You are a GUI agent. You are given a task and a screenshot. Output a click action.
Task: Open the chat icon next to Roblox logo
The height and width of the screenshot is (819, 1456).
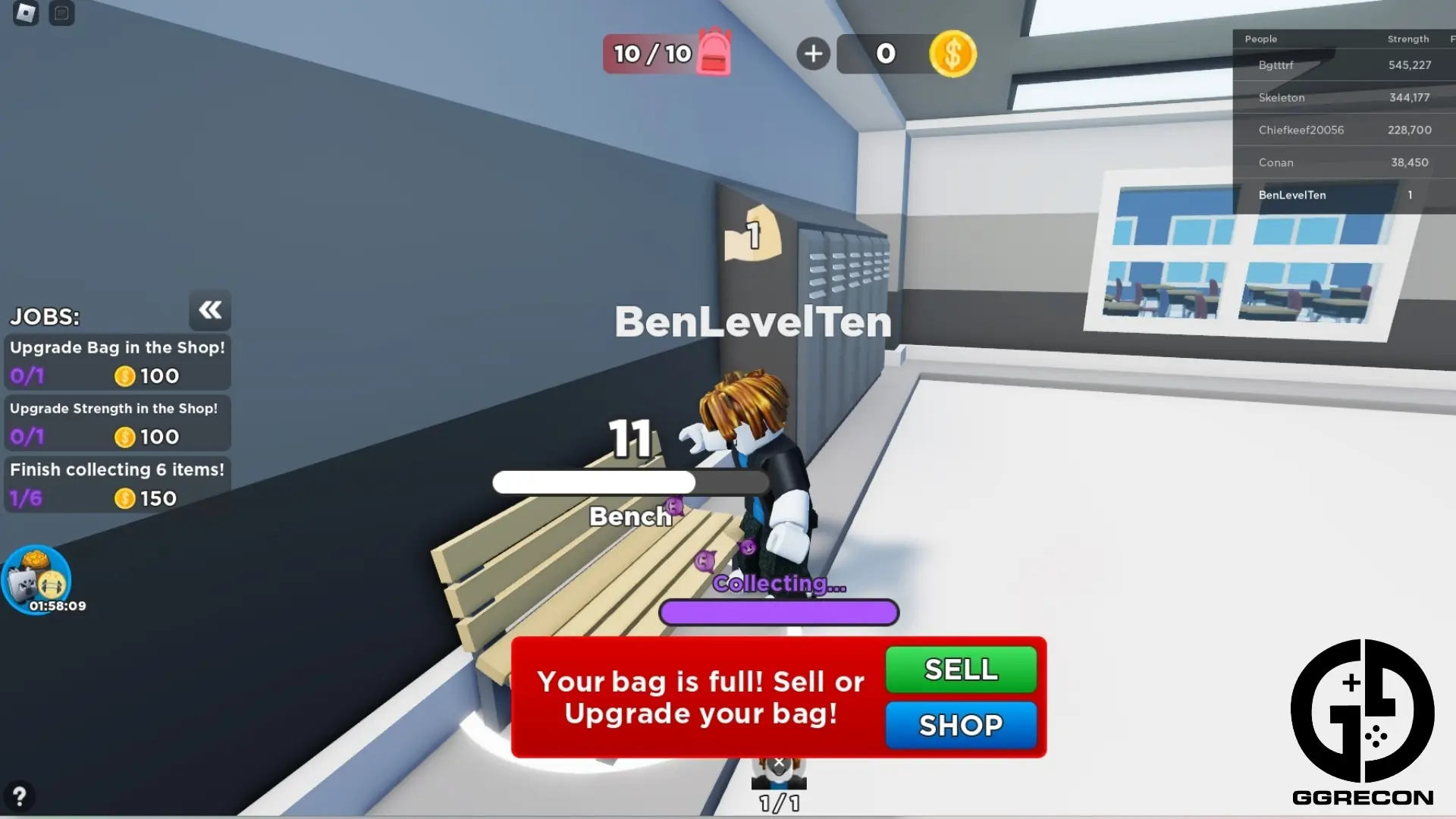(61, 13)
